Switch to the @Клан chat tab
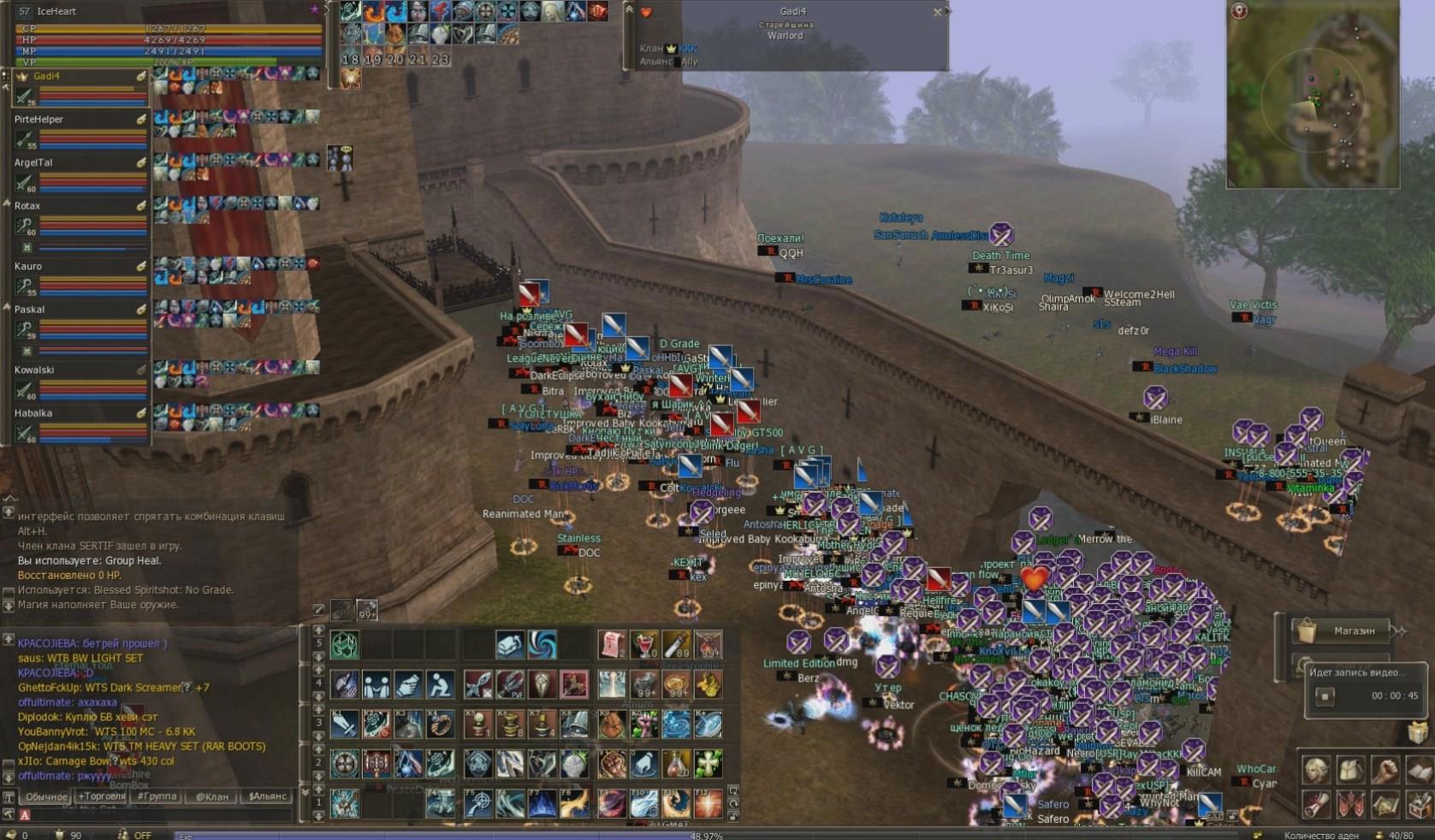Viewport: 1435px width, 840px height. 212,796
